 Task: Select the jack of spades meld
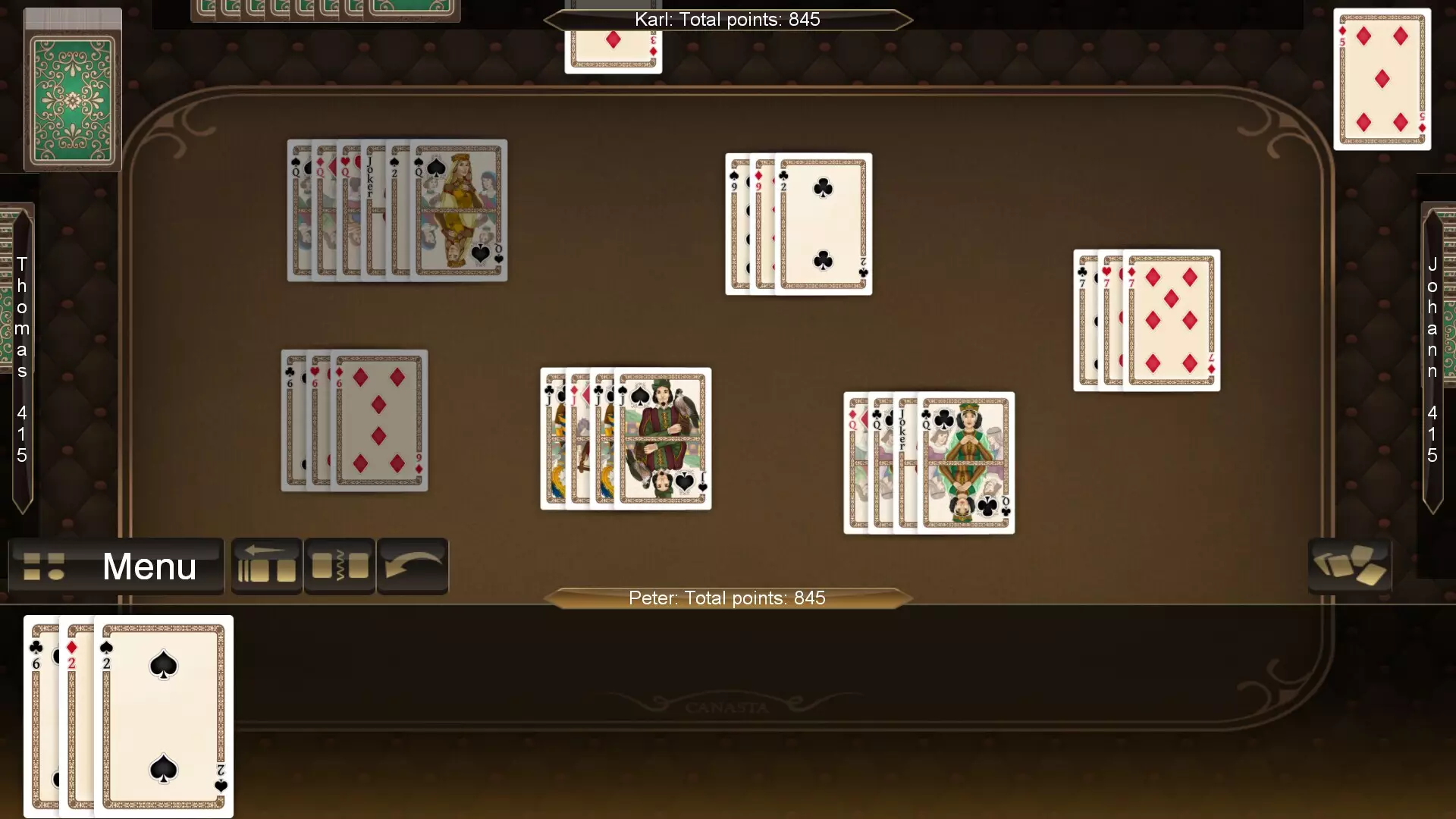(x=626, y=439)
